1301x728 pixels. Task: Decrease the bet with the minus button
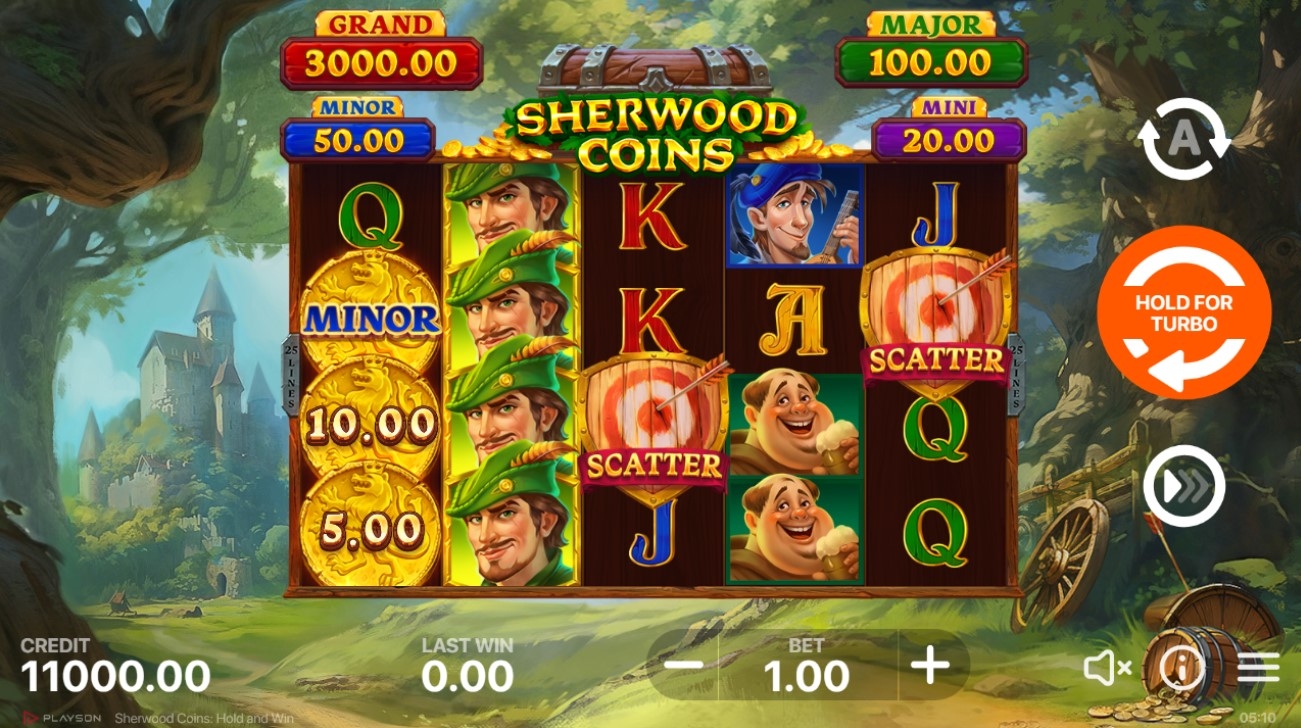(x=683, y=665)
